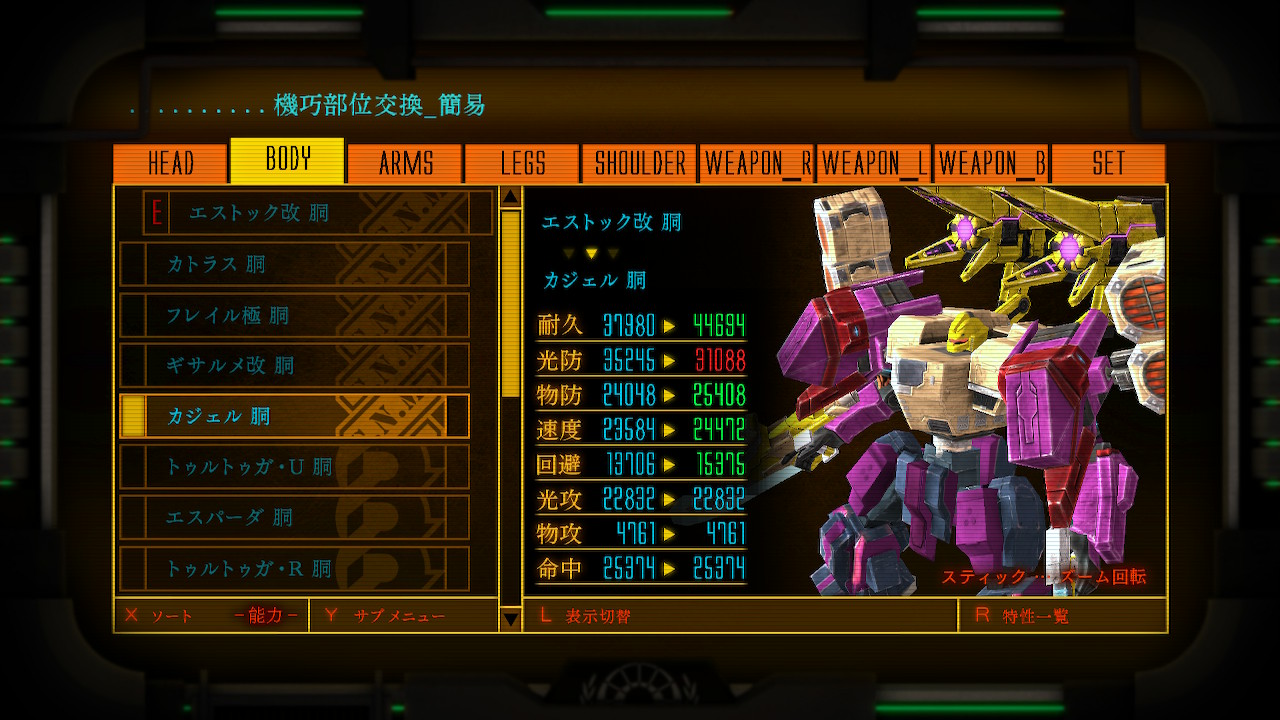Screen dimensions: 1280x720
Task: Choose the WEAPON_B tab
Action: tap(992, 164)
